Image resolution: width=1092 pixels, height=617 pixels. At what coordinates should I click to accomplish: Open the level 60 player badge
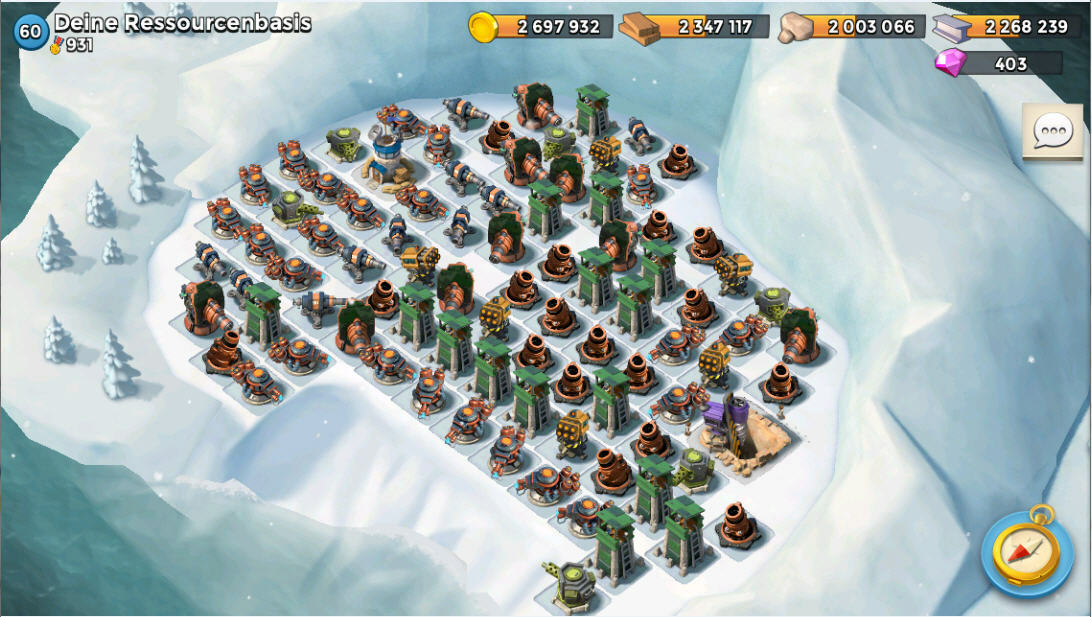30,32
